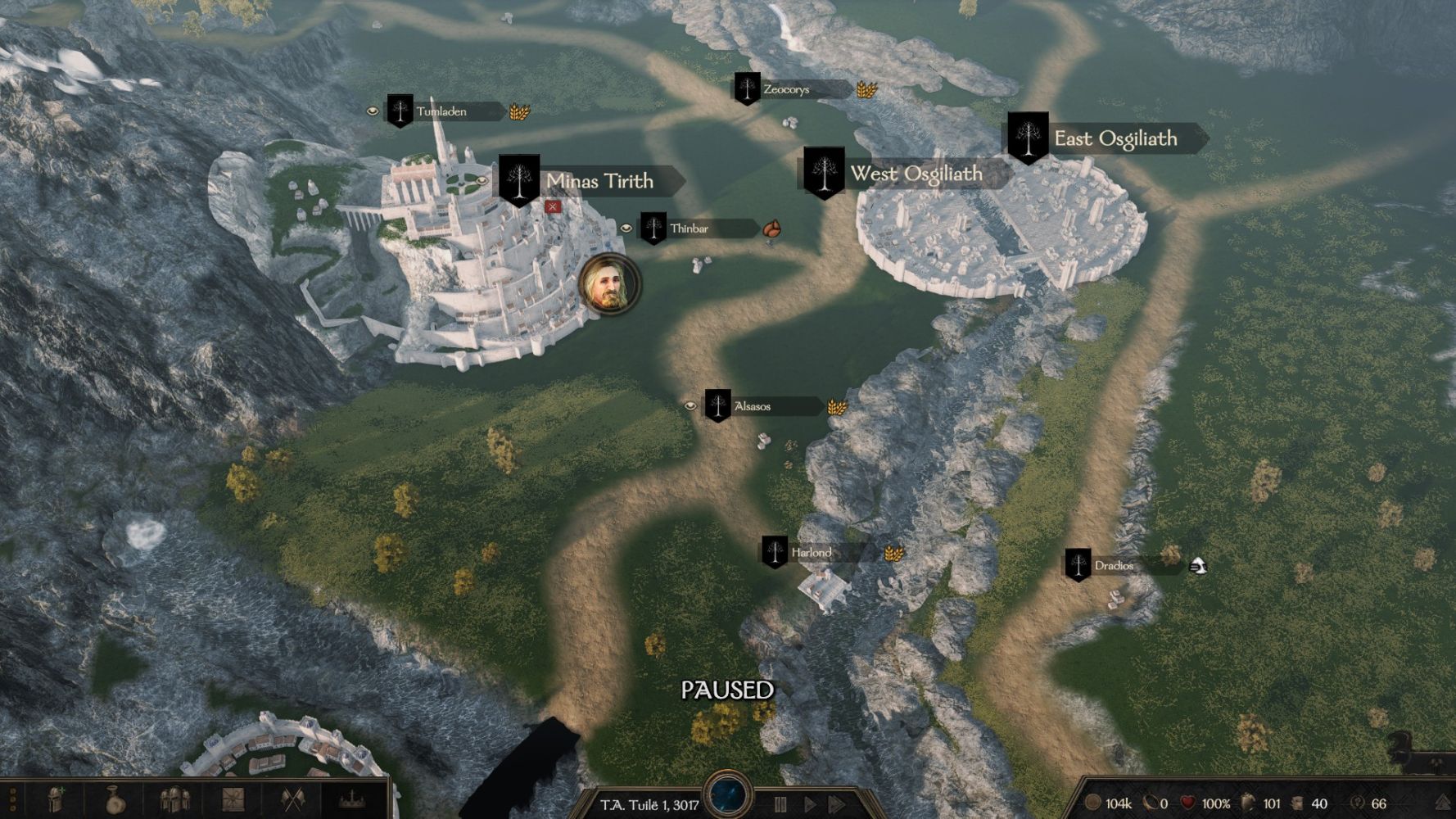Activate the fast-forward time button
This screenshot has height=819, width=1456.
pos(837,804)
